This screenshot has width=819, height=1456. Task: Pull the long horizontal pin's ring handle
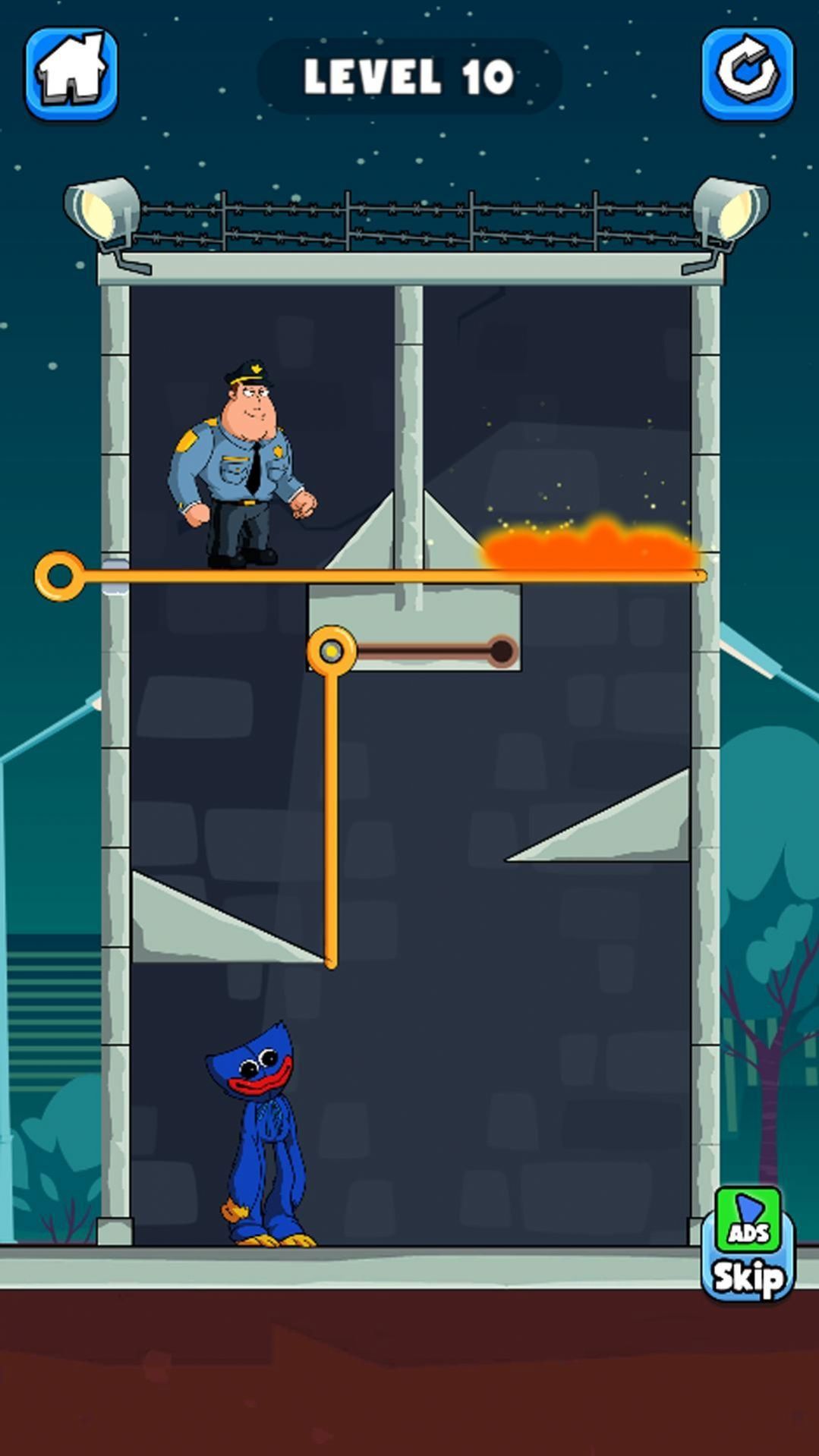[x=59, y=577]
